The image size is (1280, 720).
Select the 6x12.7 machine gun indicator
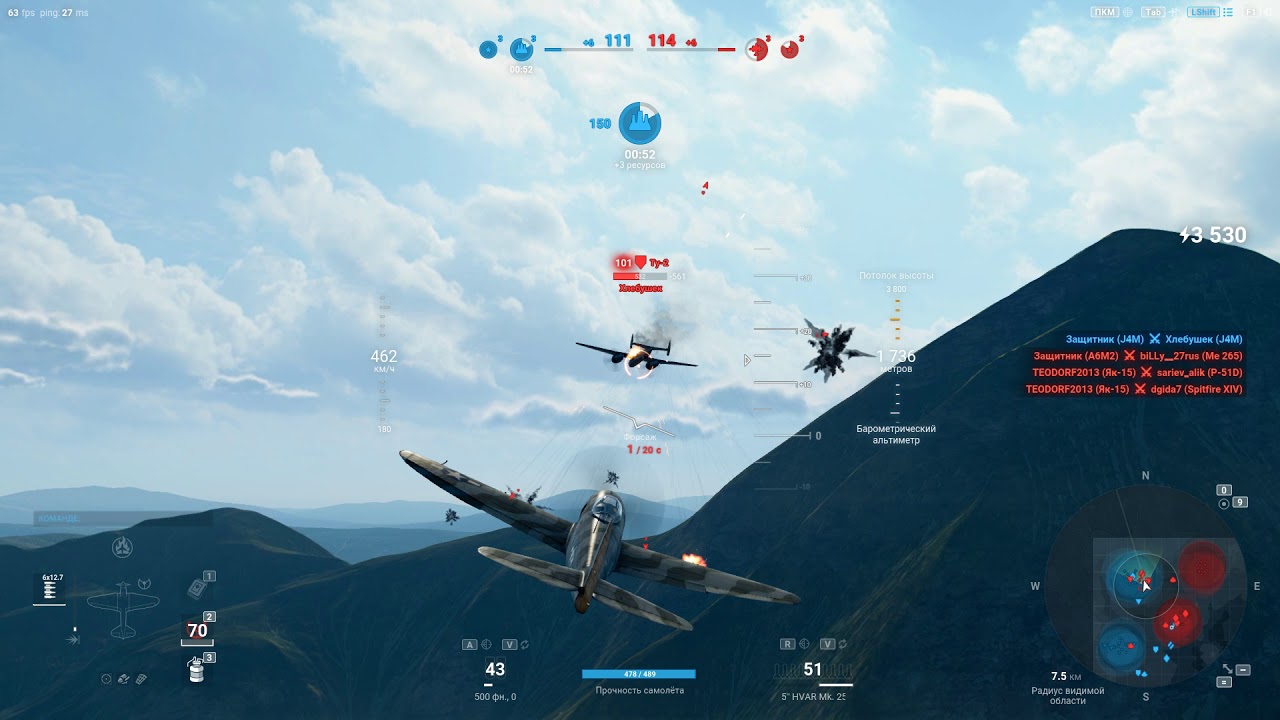tap(49, 589)
